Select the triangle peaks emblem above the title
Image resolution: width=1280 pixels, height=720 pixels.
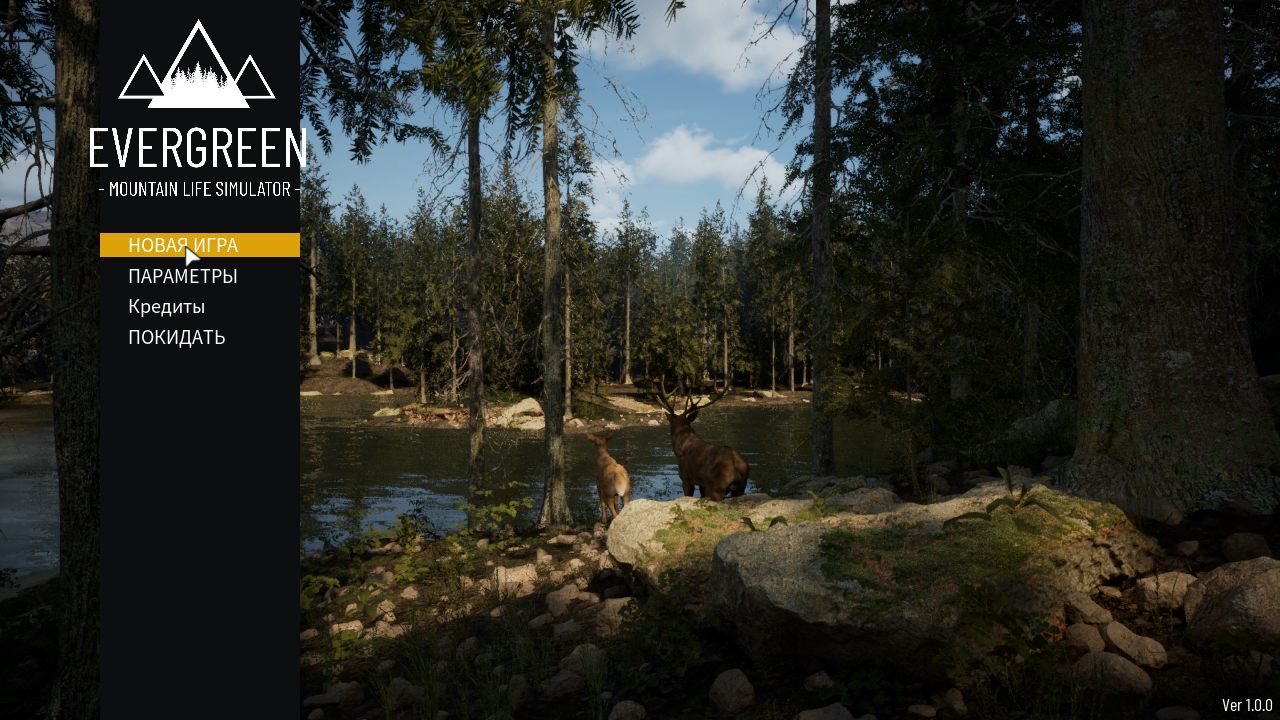[197, 60]
